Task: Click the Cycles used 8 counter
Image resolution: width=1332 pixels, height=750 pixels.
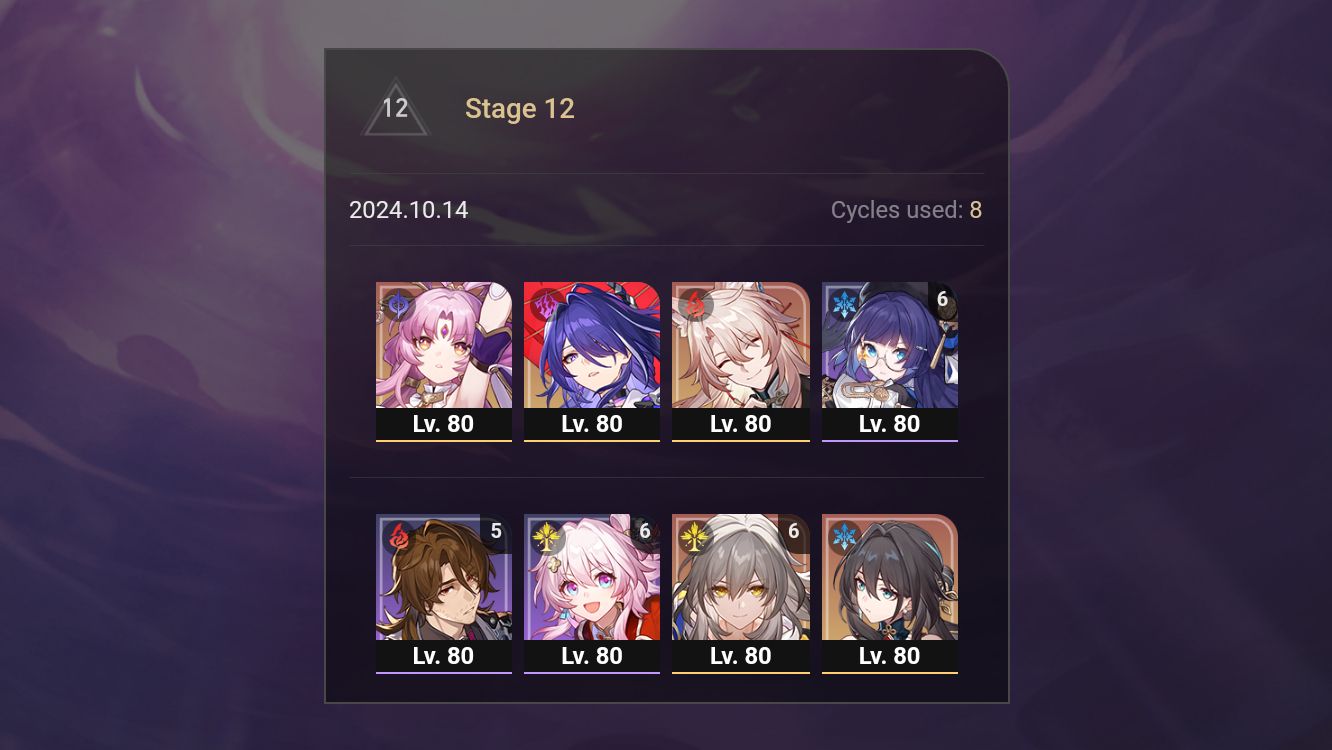Action: (x=906, y=210)
